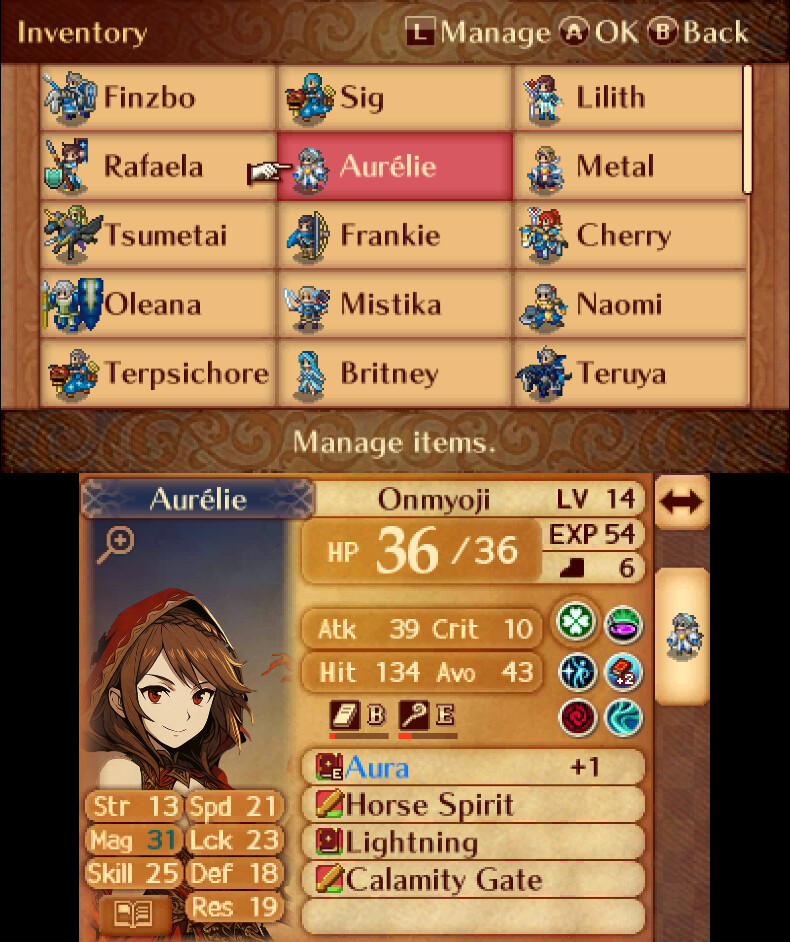Select Britney's roster entry
Image resolution: width=790 pixels, height=942 pixels.
tap(394, 374)
